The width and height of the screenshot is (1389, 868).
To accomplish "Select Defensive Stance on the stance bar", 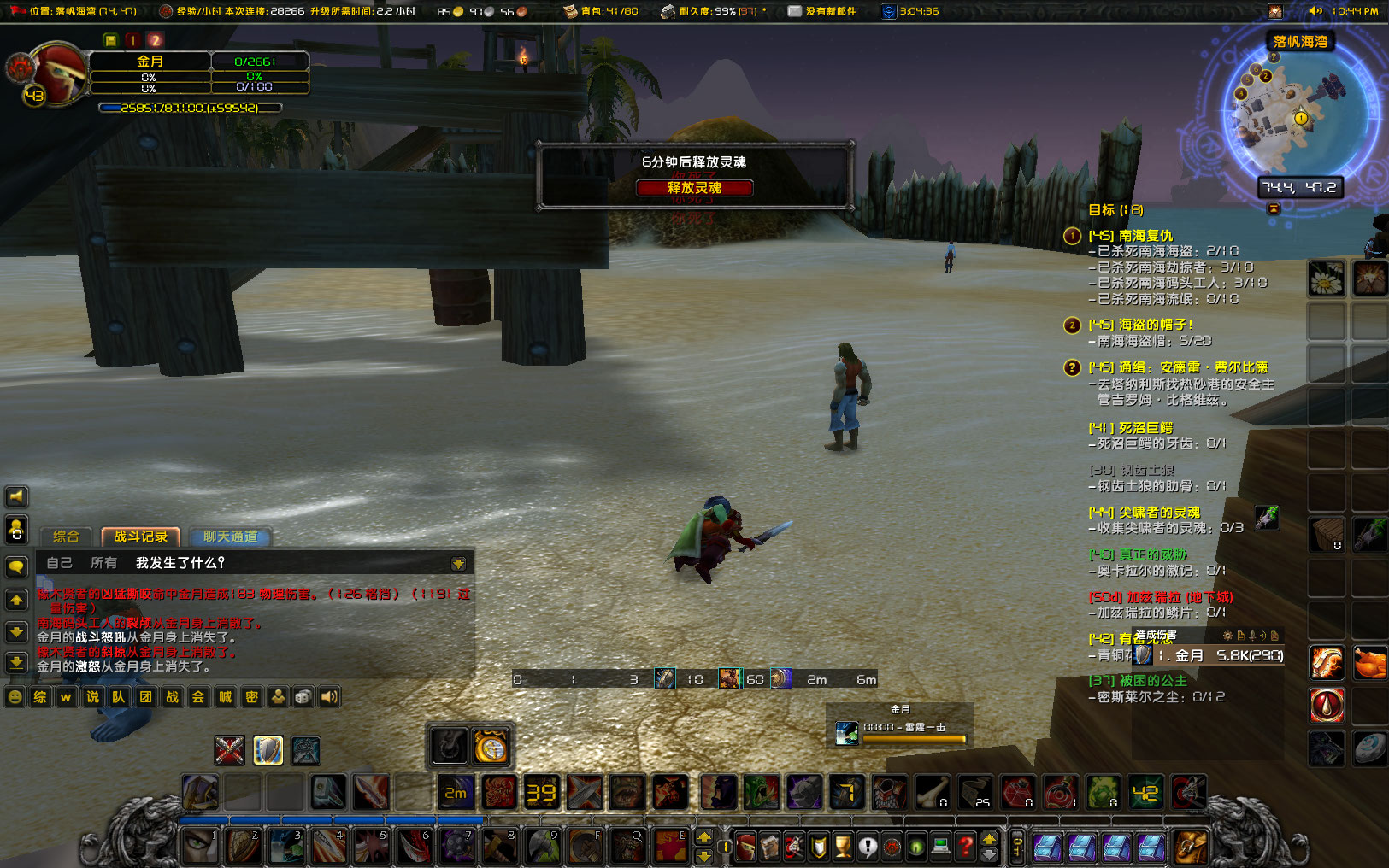I will click(268, 750).
